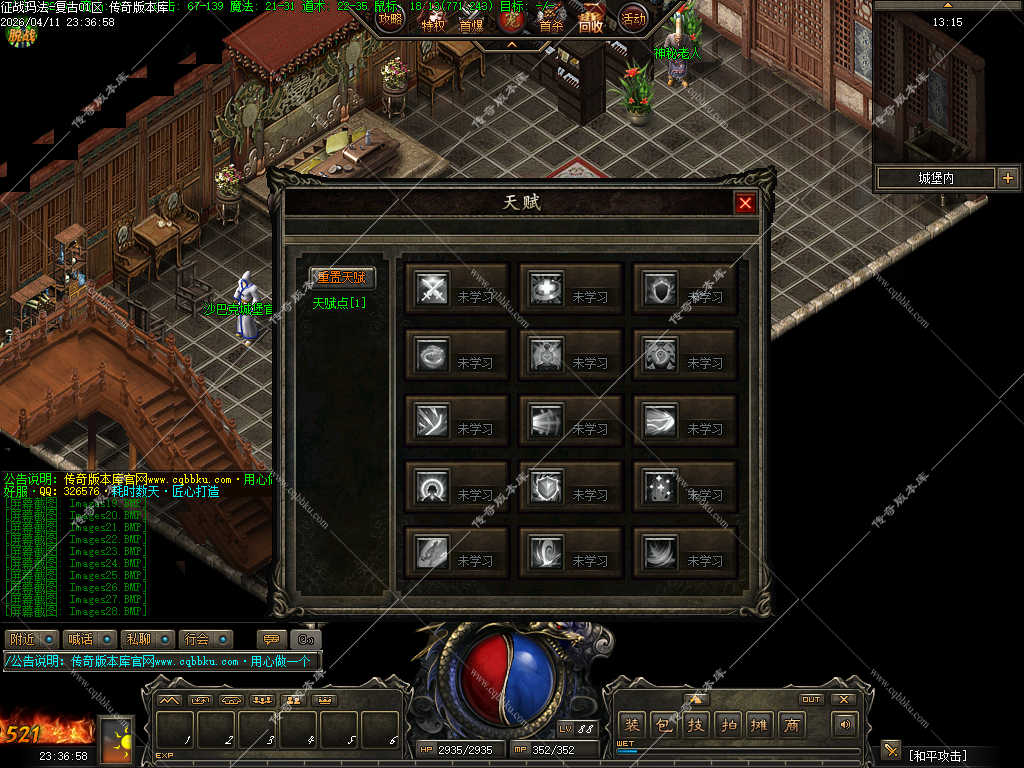This screenshot has width=1024, height=768.
Task: Collapse the top menu with the arrow
Action: tap(511, 44)
